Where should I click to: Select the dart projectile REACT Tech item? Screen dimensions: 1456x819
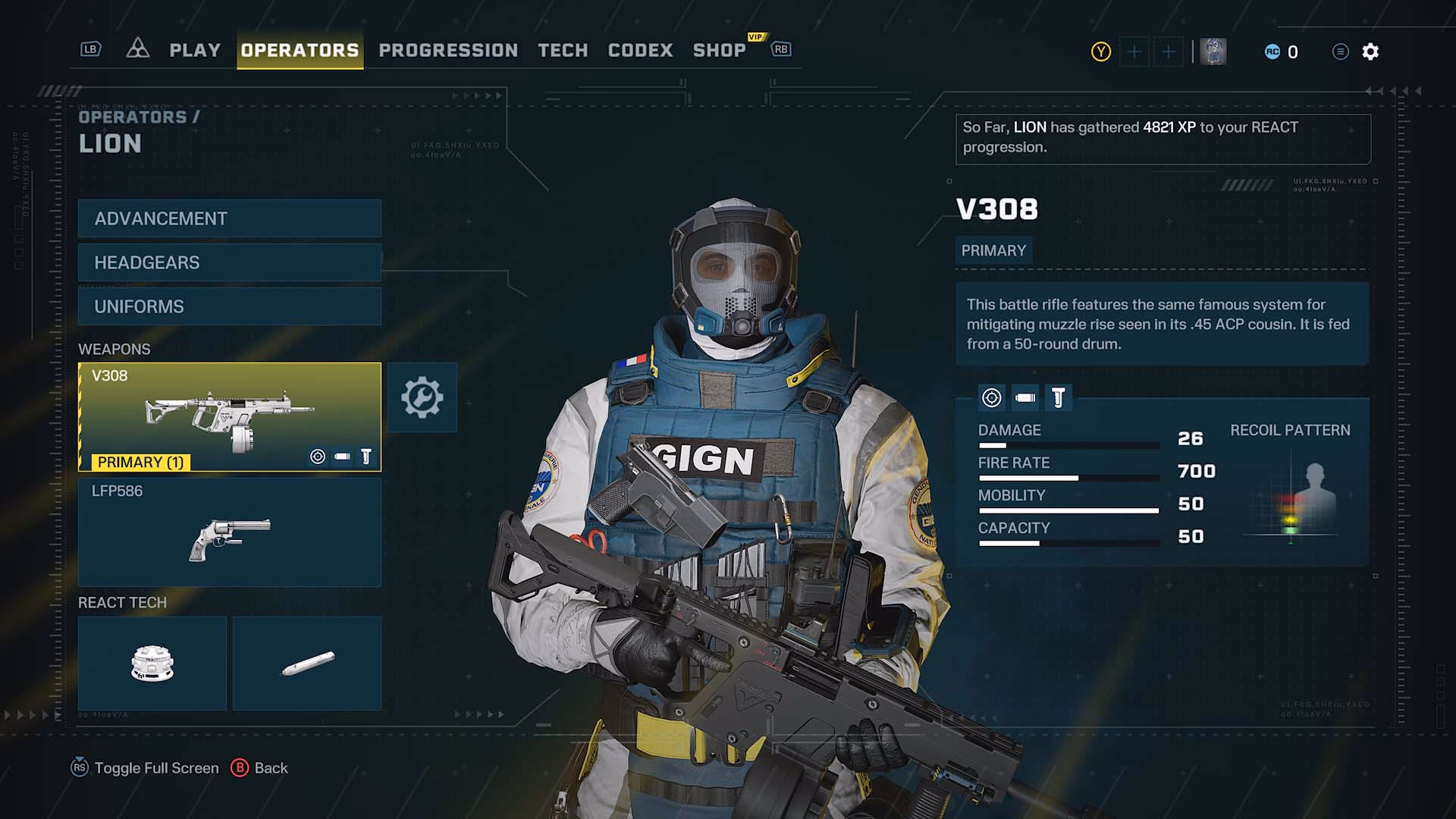point(306,663)
